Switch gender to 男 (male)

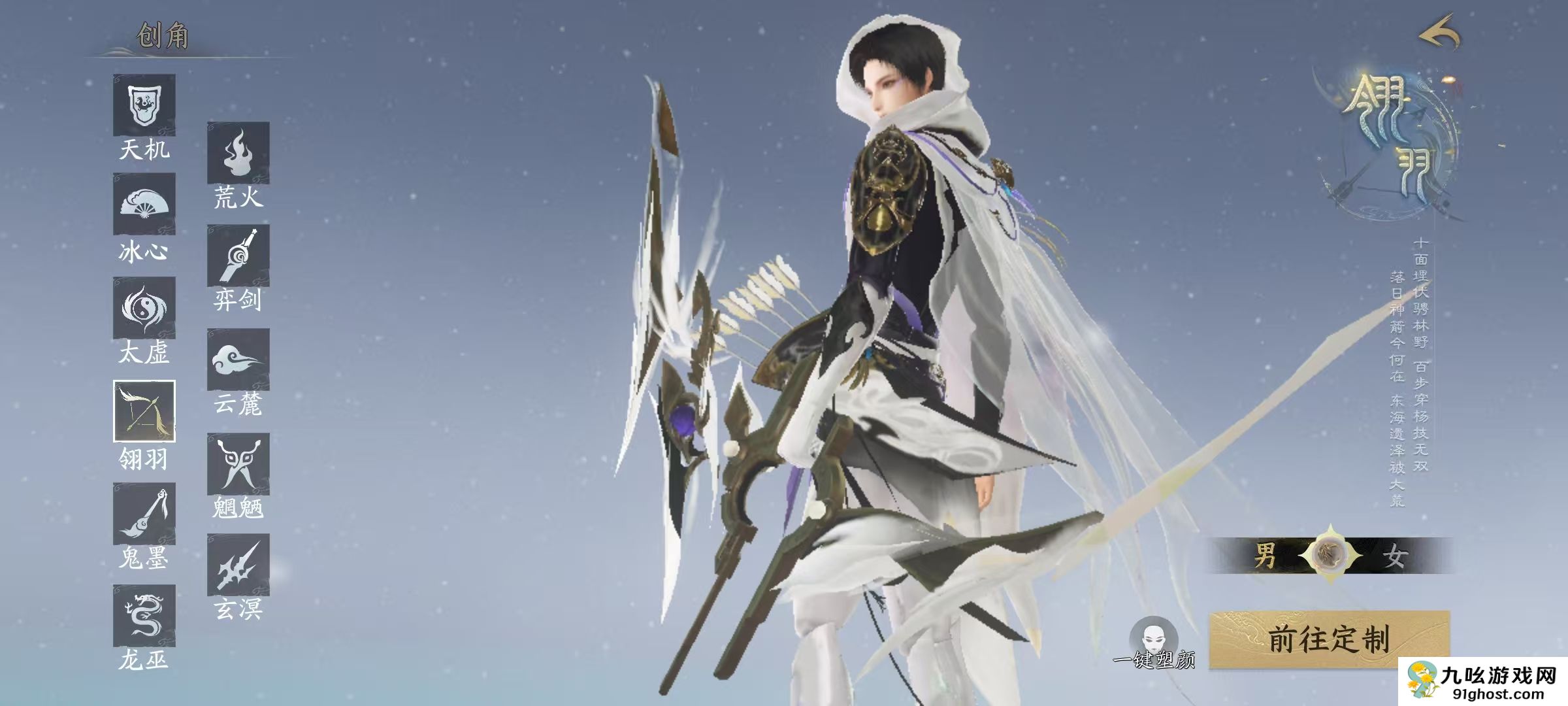click(x=1265, y=556)
